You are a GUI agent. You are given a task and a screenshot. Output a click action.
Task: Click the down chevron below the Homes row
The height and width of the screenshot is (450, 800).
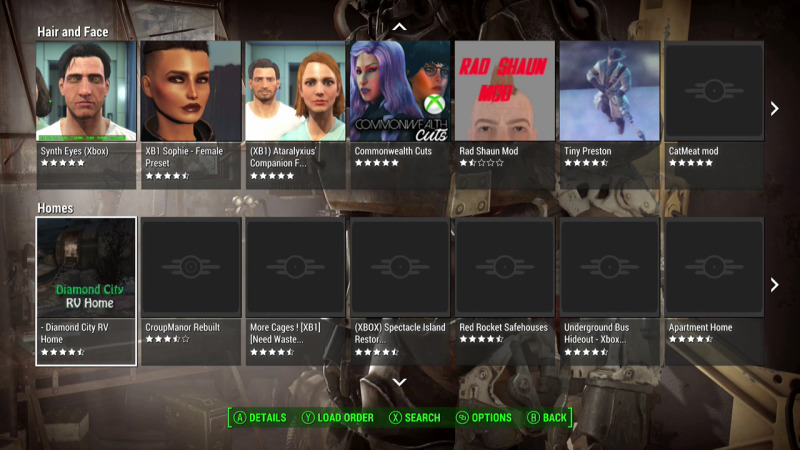coord(399,382)
